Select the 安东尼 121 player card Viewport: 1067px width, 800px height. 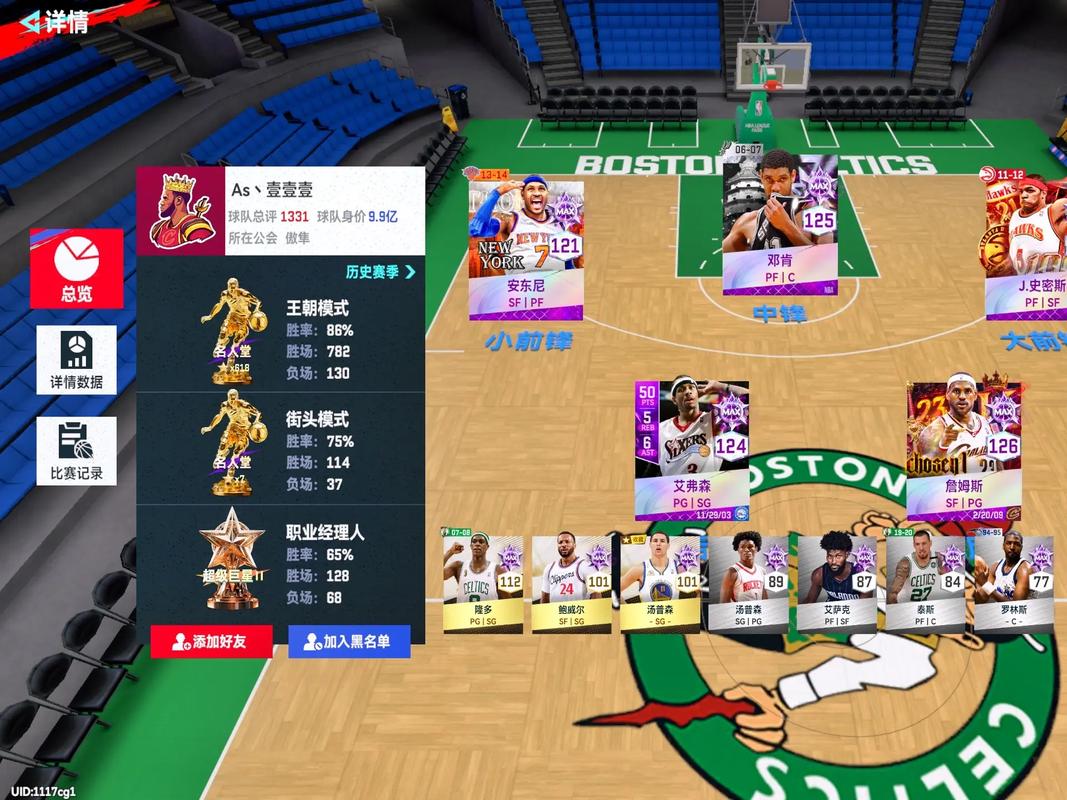[x=526, y=250]
